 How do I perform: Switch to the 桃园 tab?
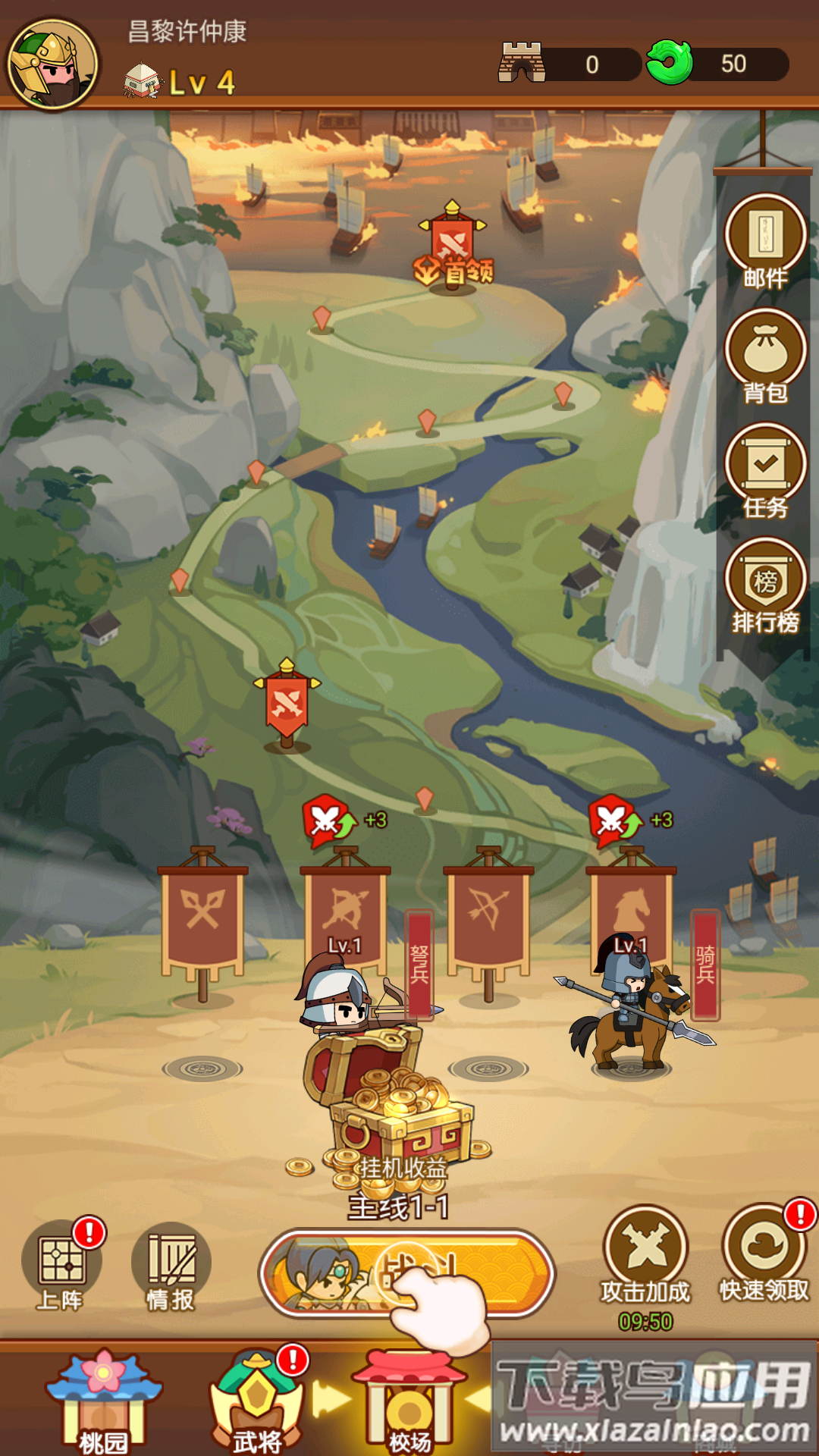pos(104,1401)
